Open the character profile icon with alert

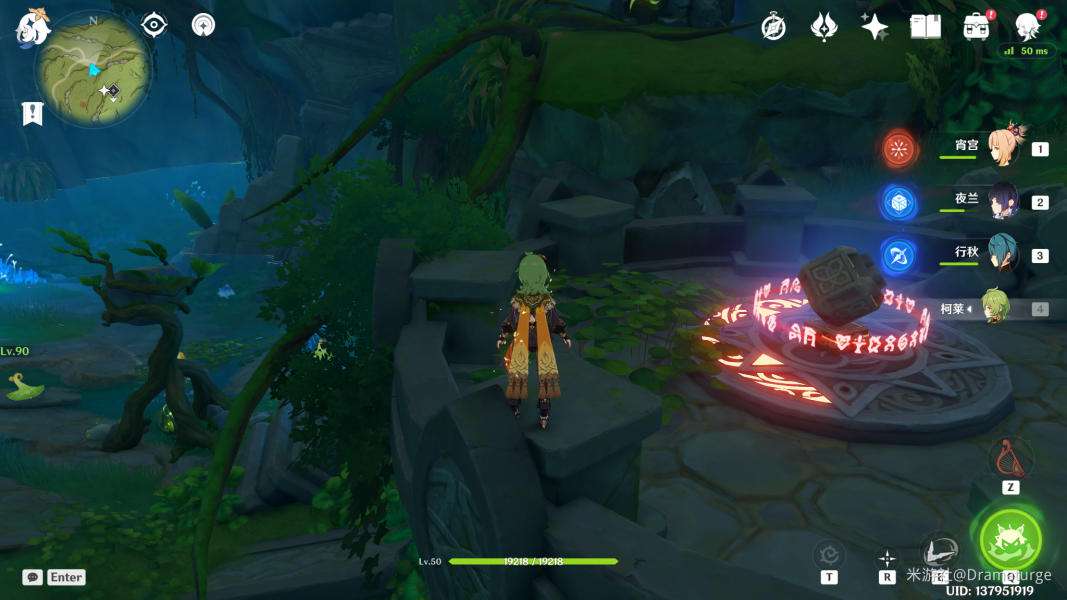tap(1028, 26)
